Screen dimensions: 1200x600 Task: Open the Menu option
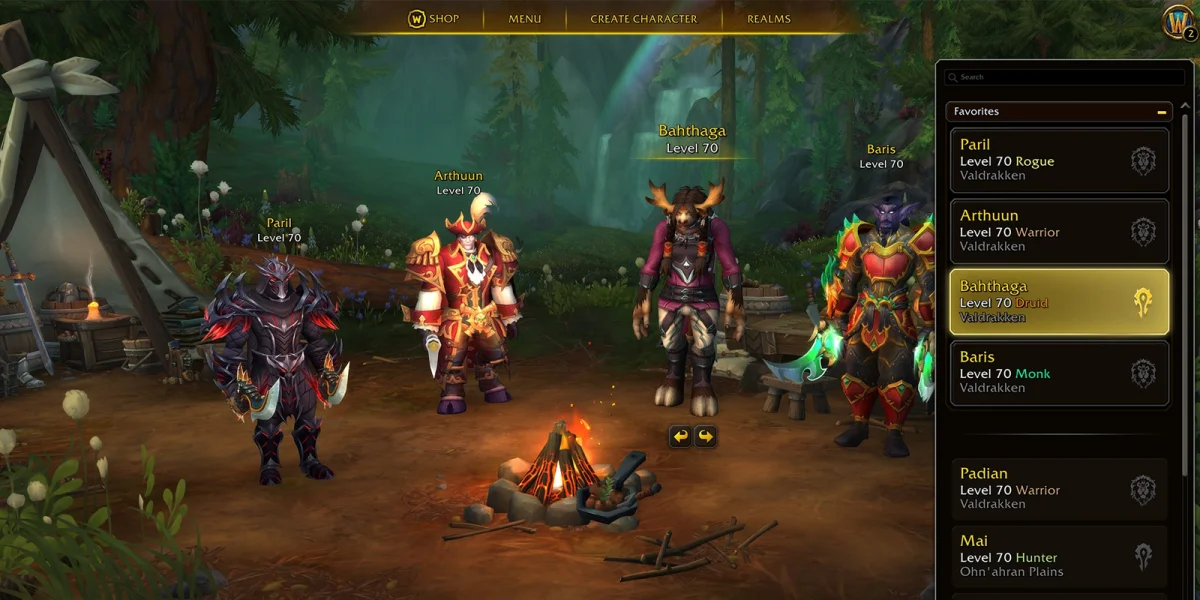[524, 19]
